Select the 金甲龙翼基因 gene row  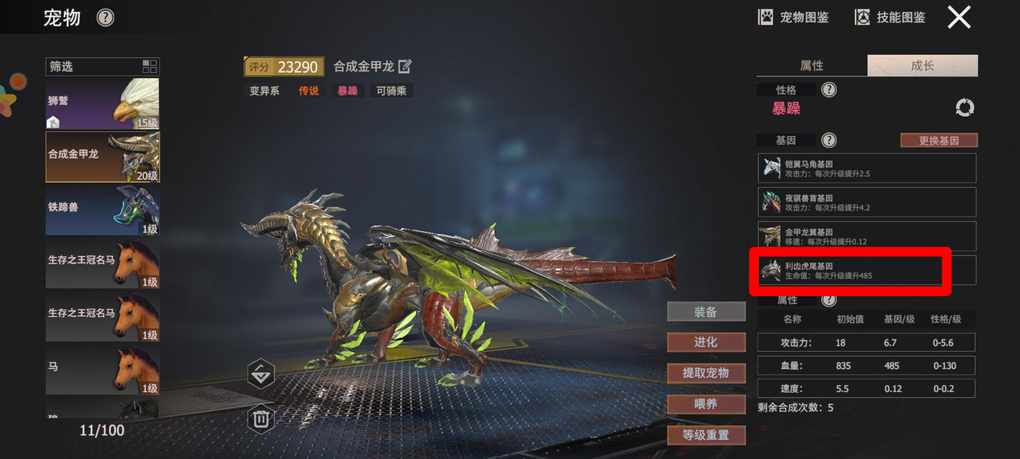pyautogui.click(x=866, y=236)
